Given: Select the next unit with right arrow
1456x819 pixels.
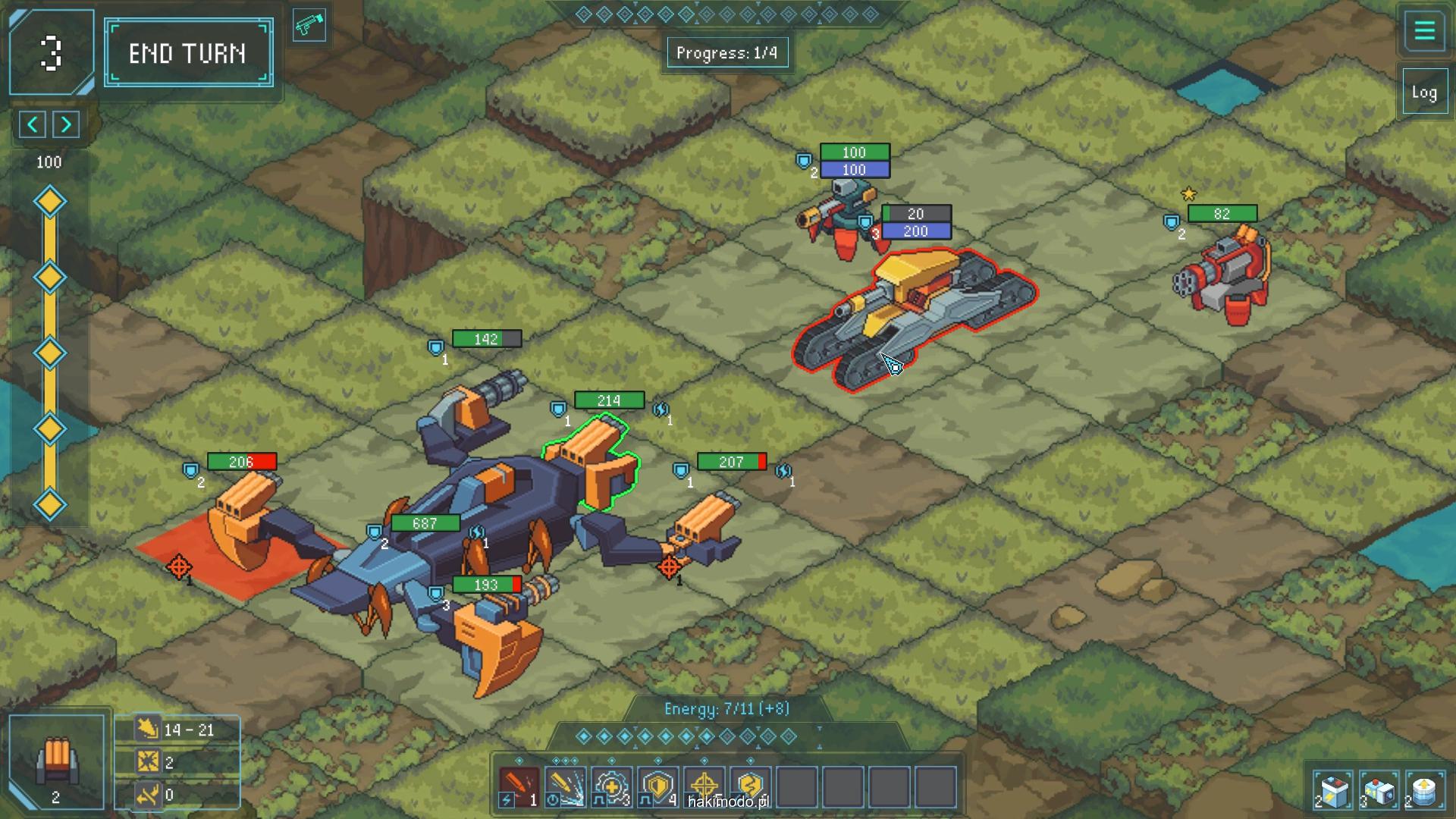Looking at the screenshot, I should [67, 124].
